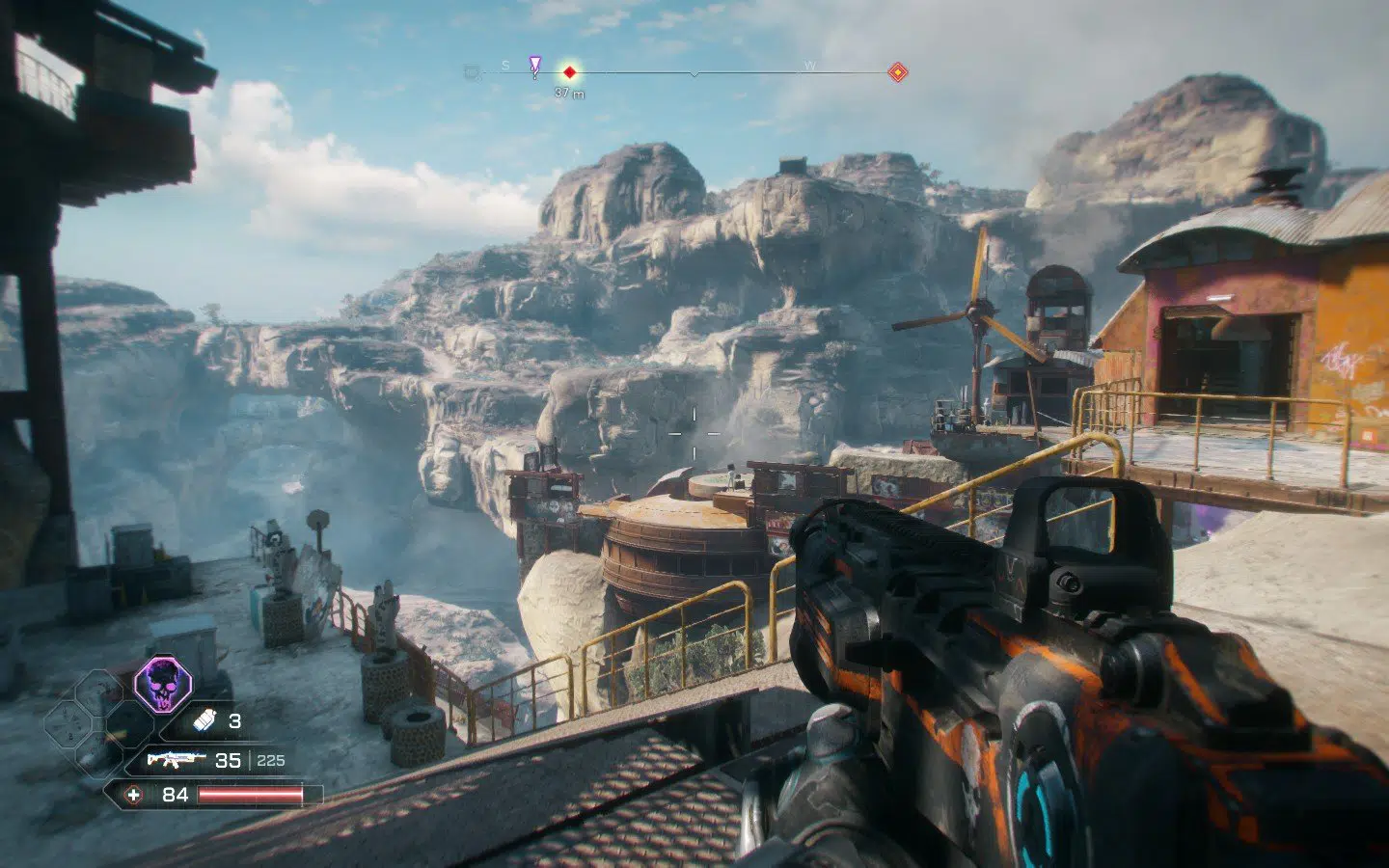Click the W direction marker on the compass
The width and height of the screenshot is (1389, 868).
(809, 67)
